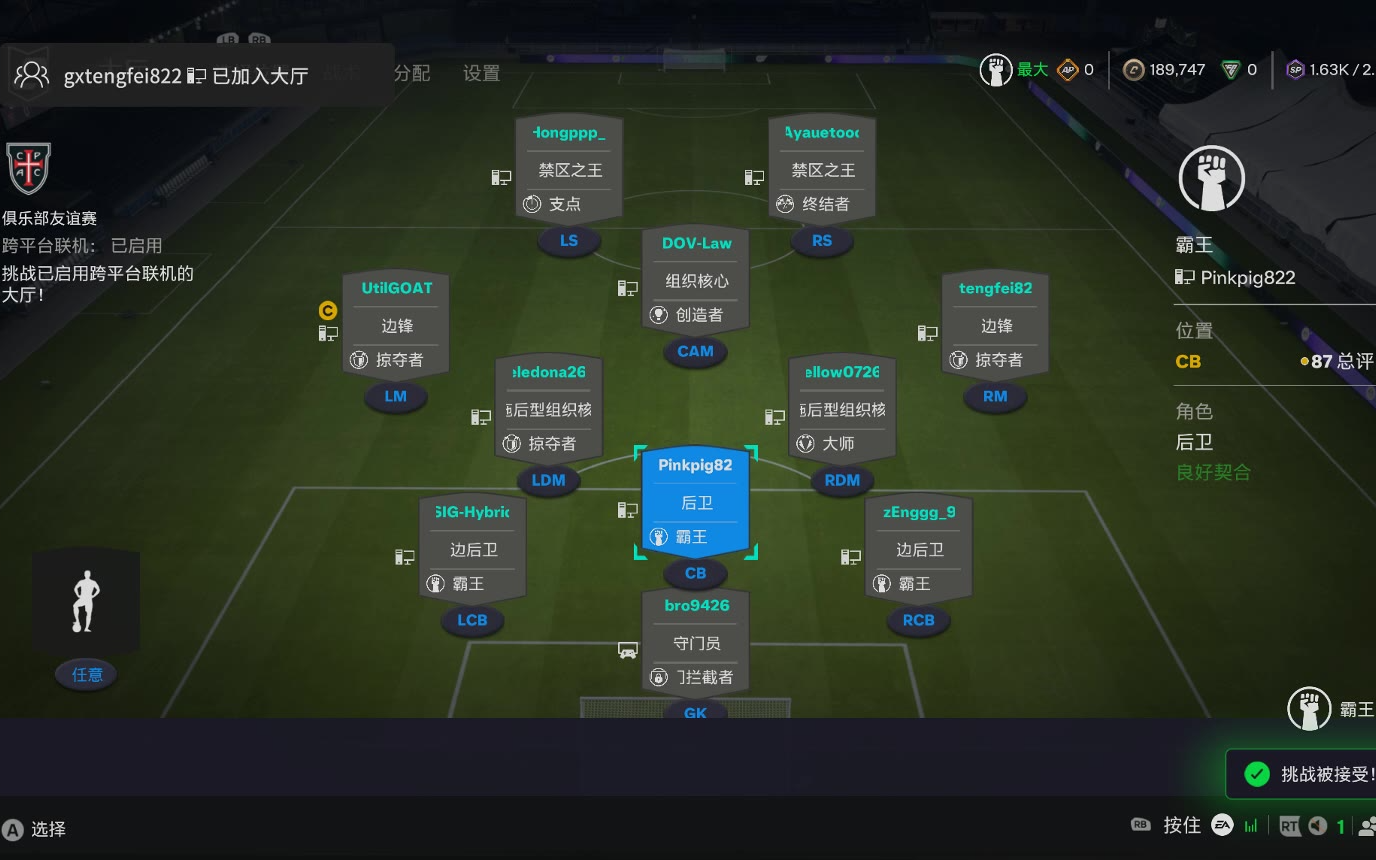1376x860 pixels.
Task: Choose the LCB card SIG-Hybrid
Action: pyautogui.click(x=472, y=549)
